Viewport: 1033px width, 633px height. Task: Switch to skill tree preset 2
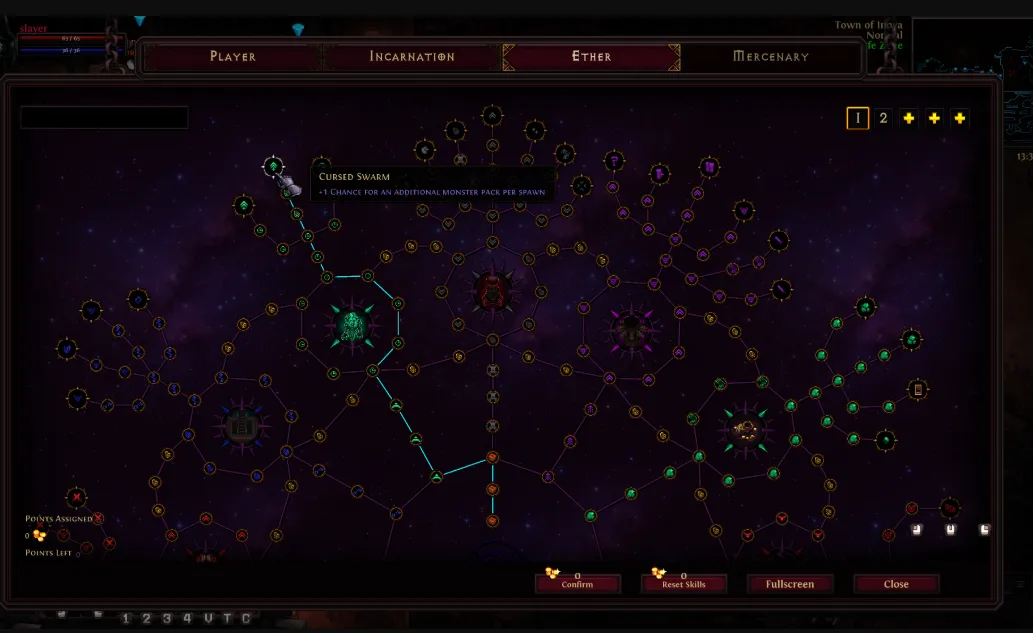point(883,118)
